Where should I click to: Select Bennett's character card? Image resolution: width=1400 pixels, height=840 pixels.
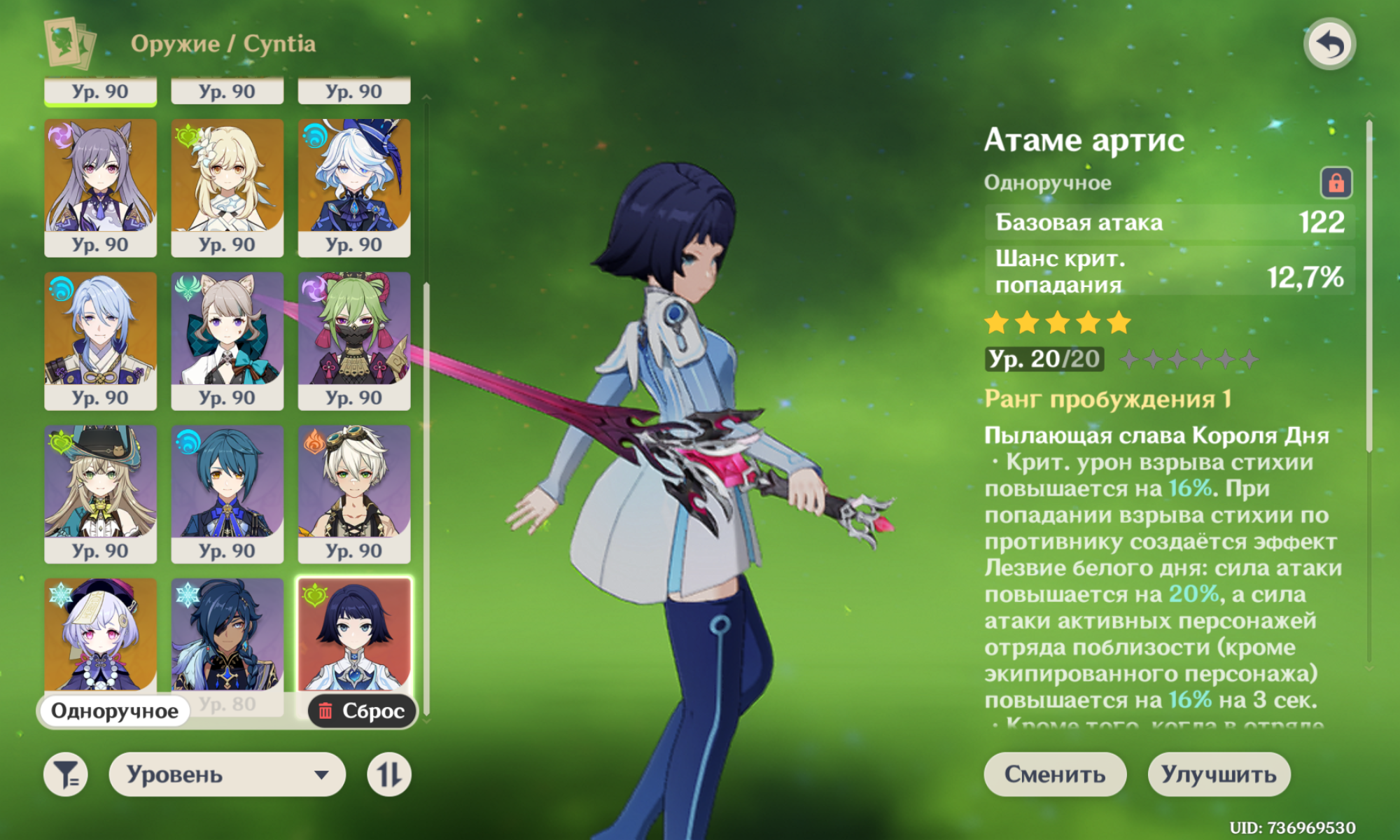[x=354, y=483]
